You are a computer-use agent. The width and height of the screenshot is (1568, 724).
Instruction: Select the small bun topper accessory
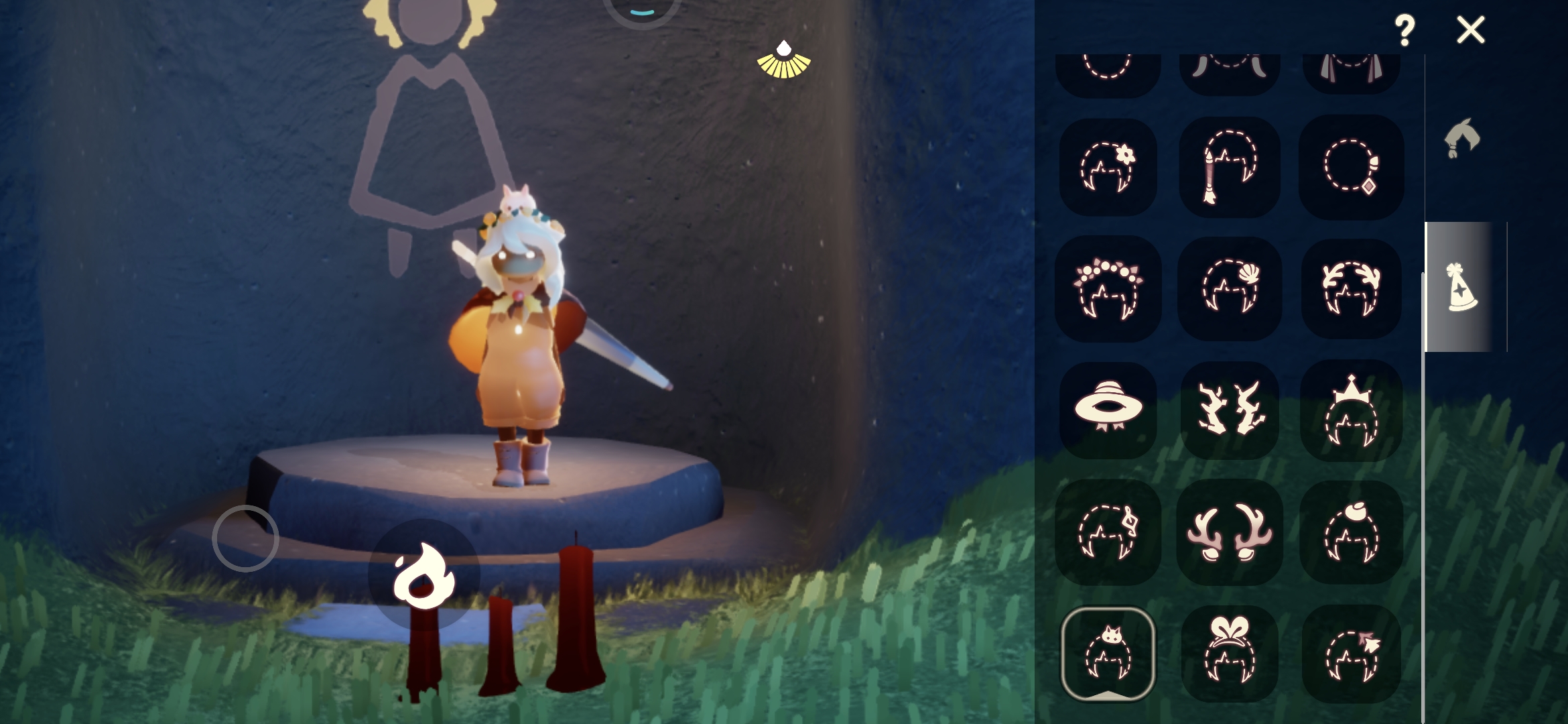click(1350, 532)
